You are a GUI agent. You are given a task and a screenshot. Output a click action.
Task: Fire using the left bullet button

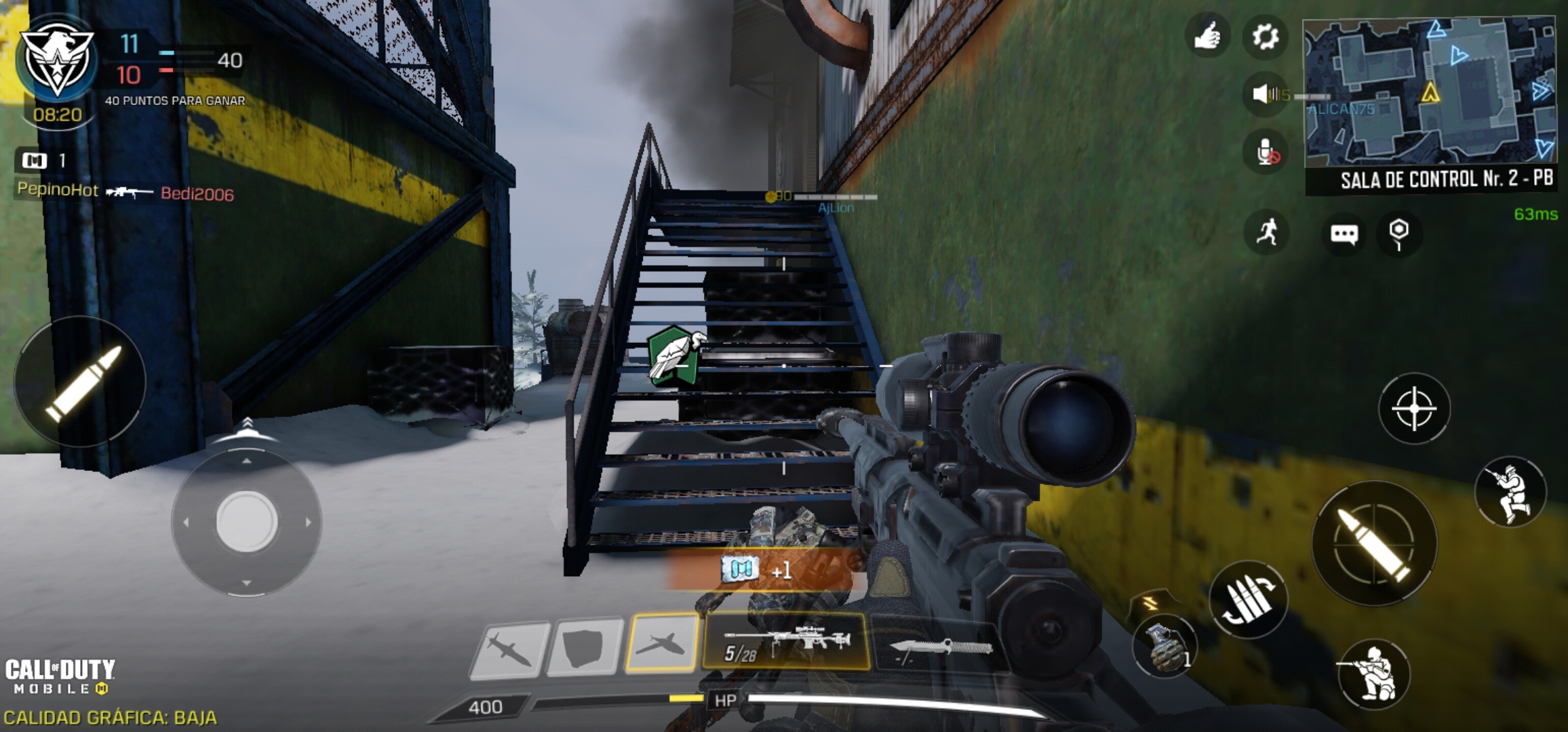[81, 382]
